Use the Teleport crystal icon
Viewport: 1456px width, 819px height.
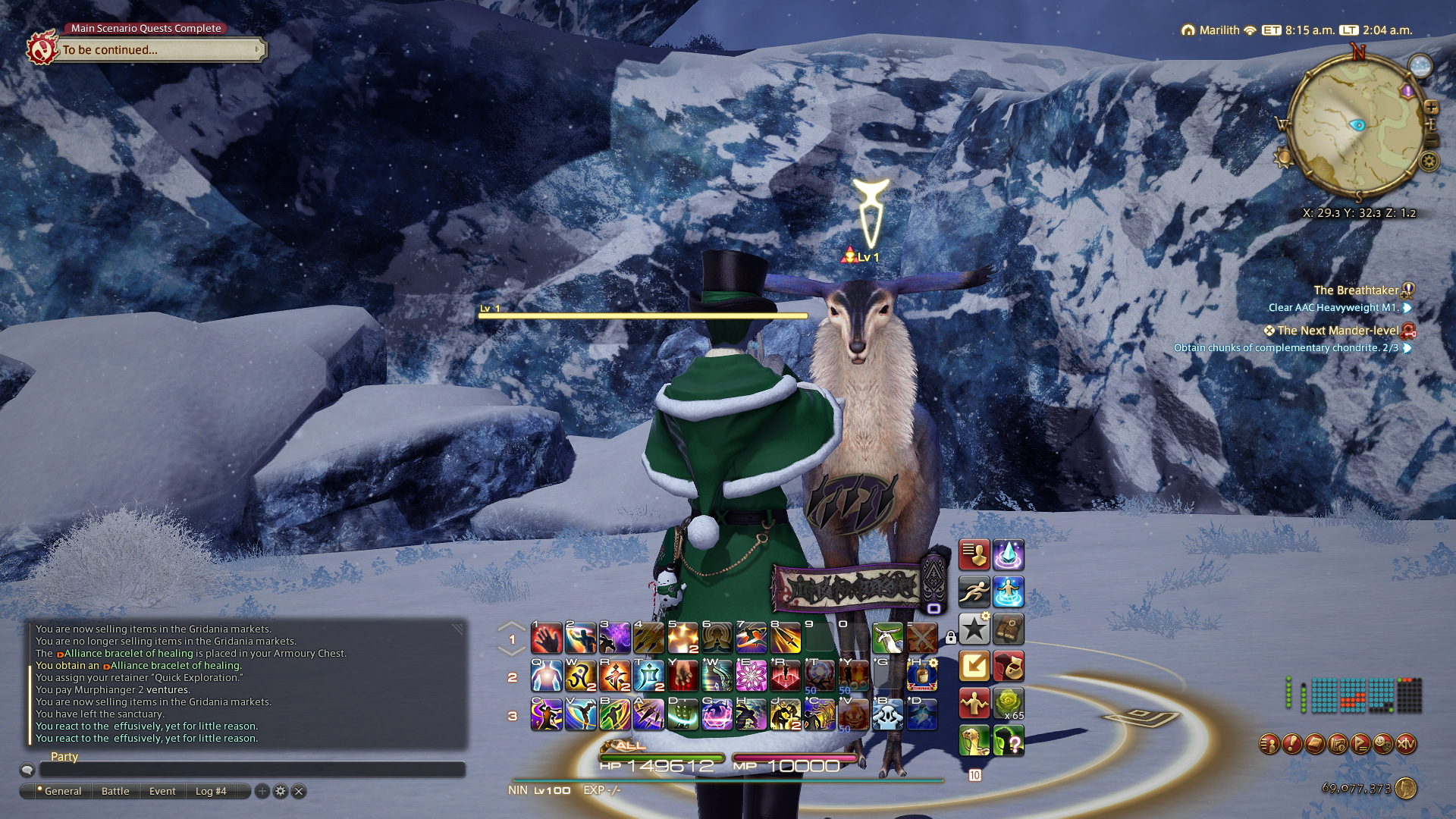click(1008, 555)
